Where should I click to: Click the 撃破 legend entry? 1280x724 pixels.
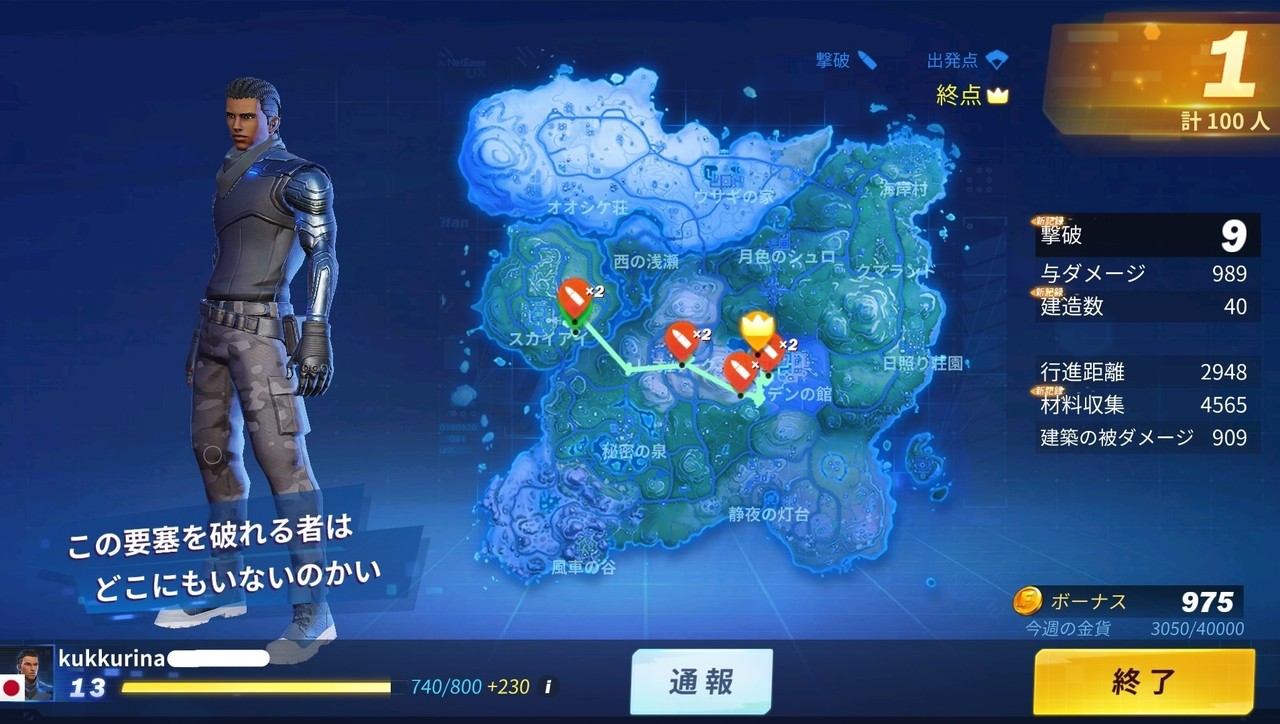click(x=846, y=60)
